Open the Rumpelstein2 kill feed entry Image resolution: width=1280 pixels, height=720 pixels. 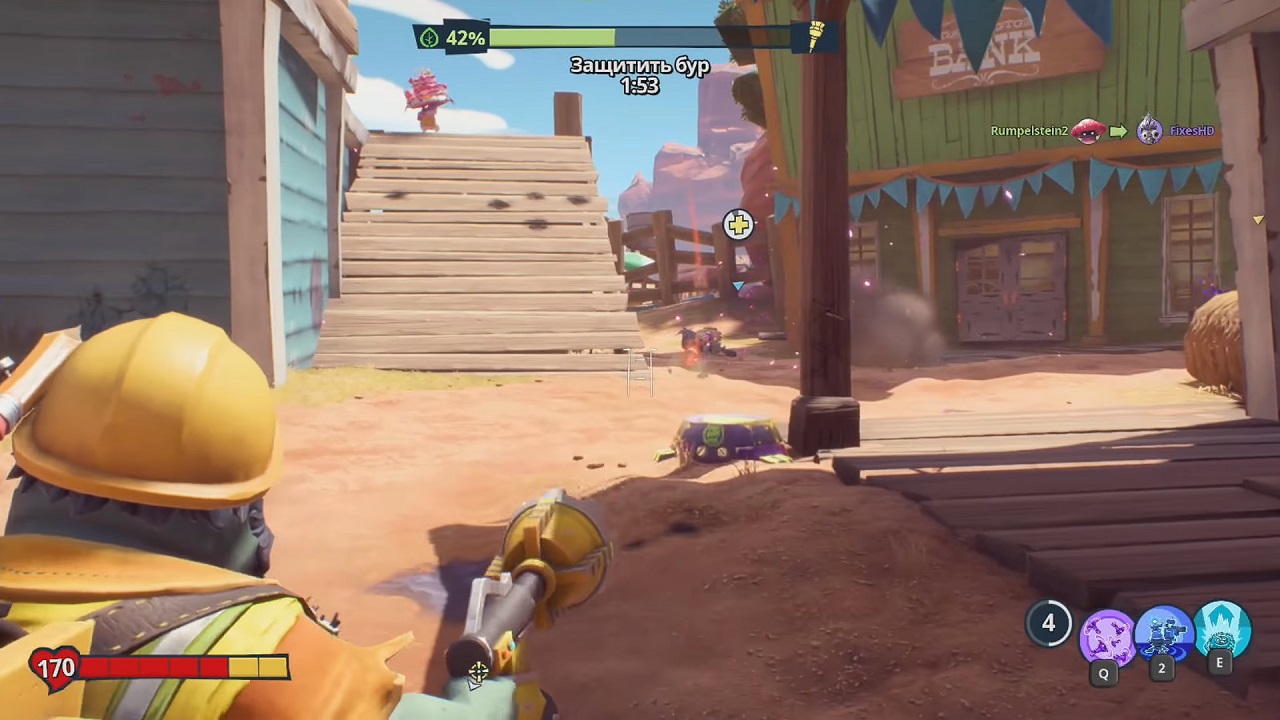coord(1029,131)
